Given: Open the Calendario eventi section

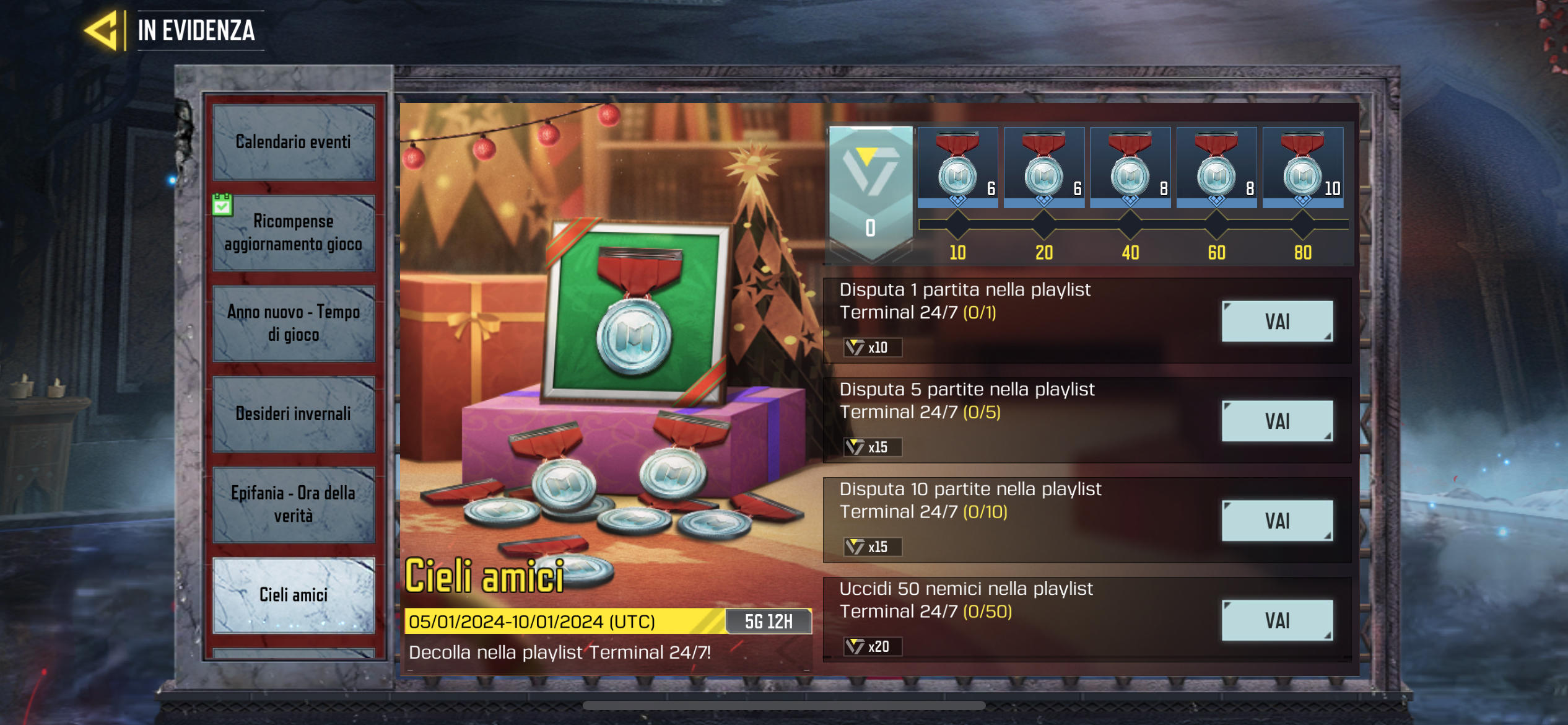Looking at the screenshot, I should pyautogui.click(x=294, y=143).
